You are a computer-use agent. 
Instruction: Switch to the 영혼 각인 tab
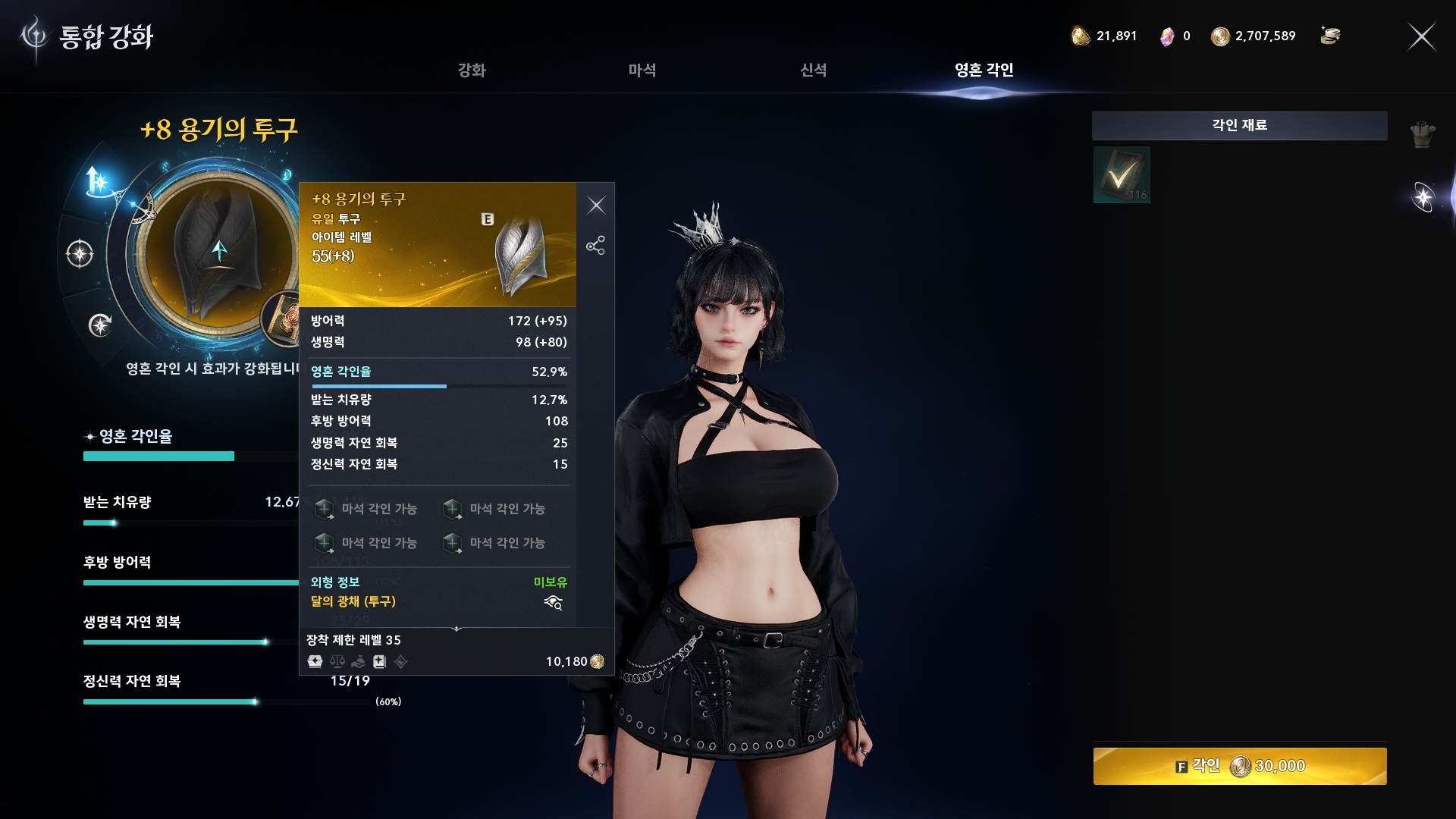click(x=984, y=71)
